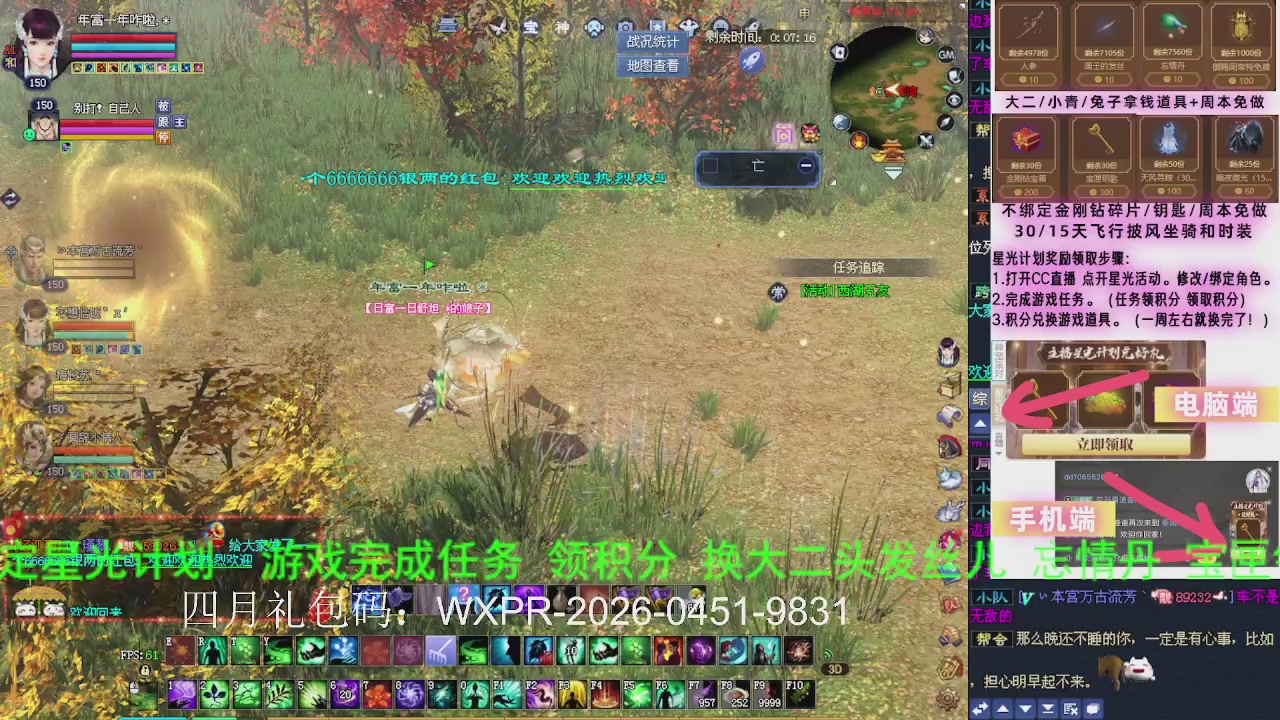Toggle the 3D mode button near the skill bar

[x=834, y=669]
